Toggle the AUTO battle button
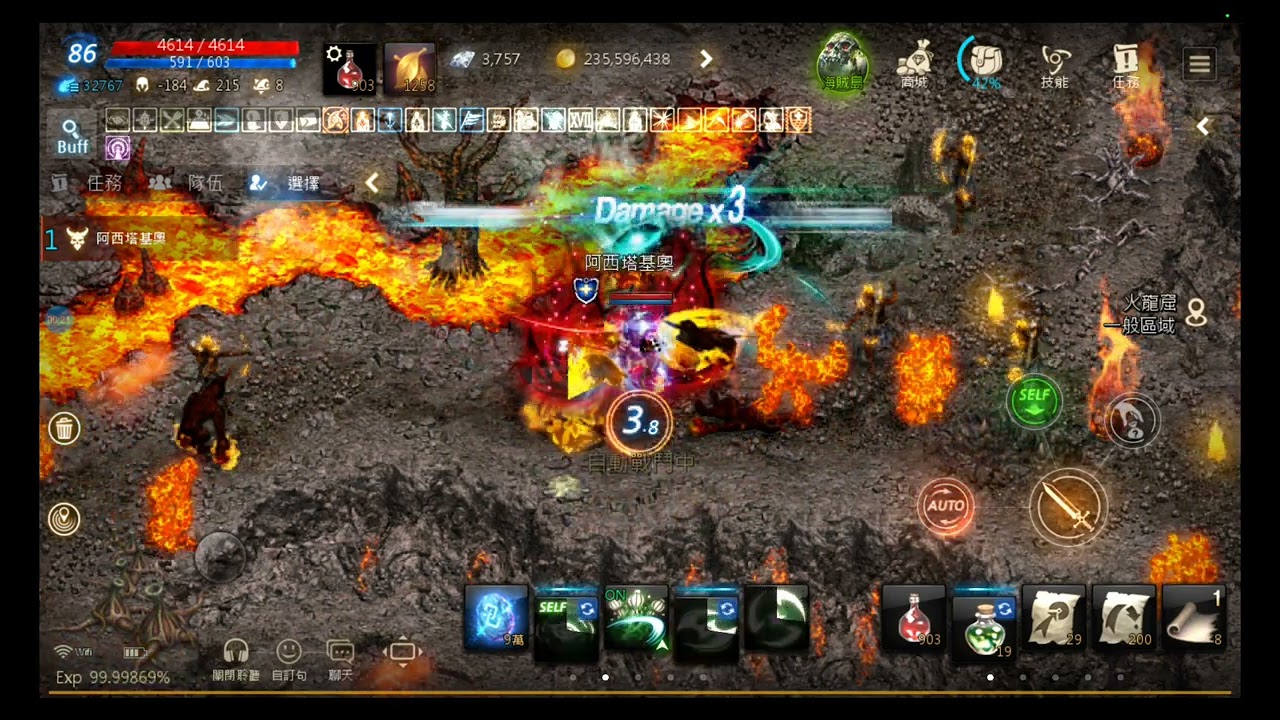The image size is (1280, 720). point(945,505)
